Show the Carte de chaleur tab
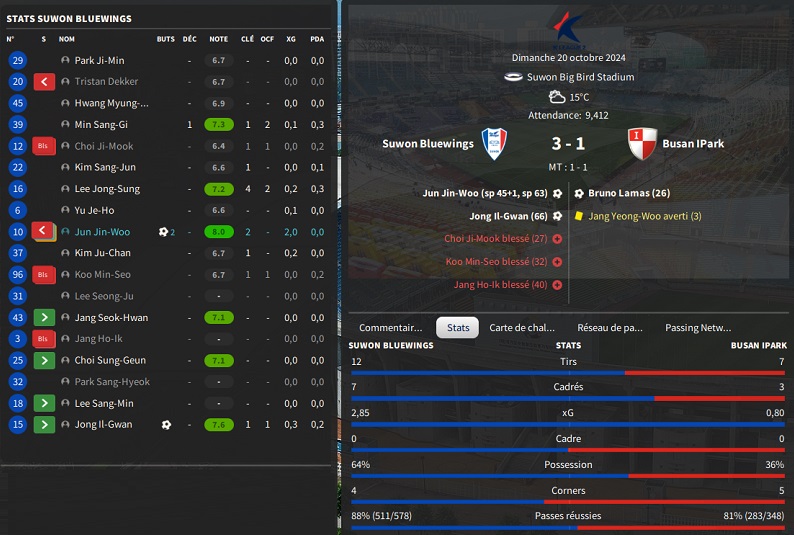The image size is (794, 535). pyautogui.click(x=521, y=327)
